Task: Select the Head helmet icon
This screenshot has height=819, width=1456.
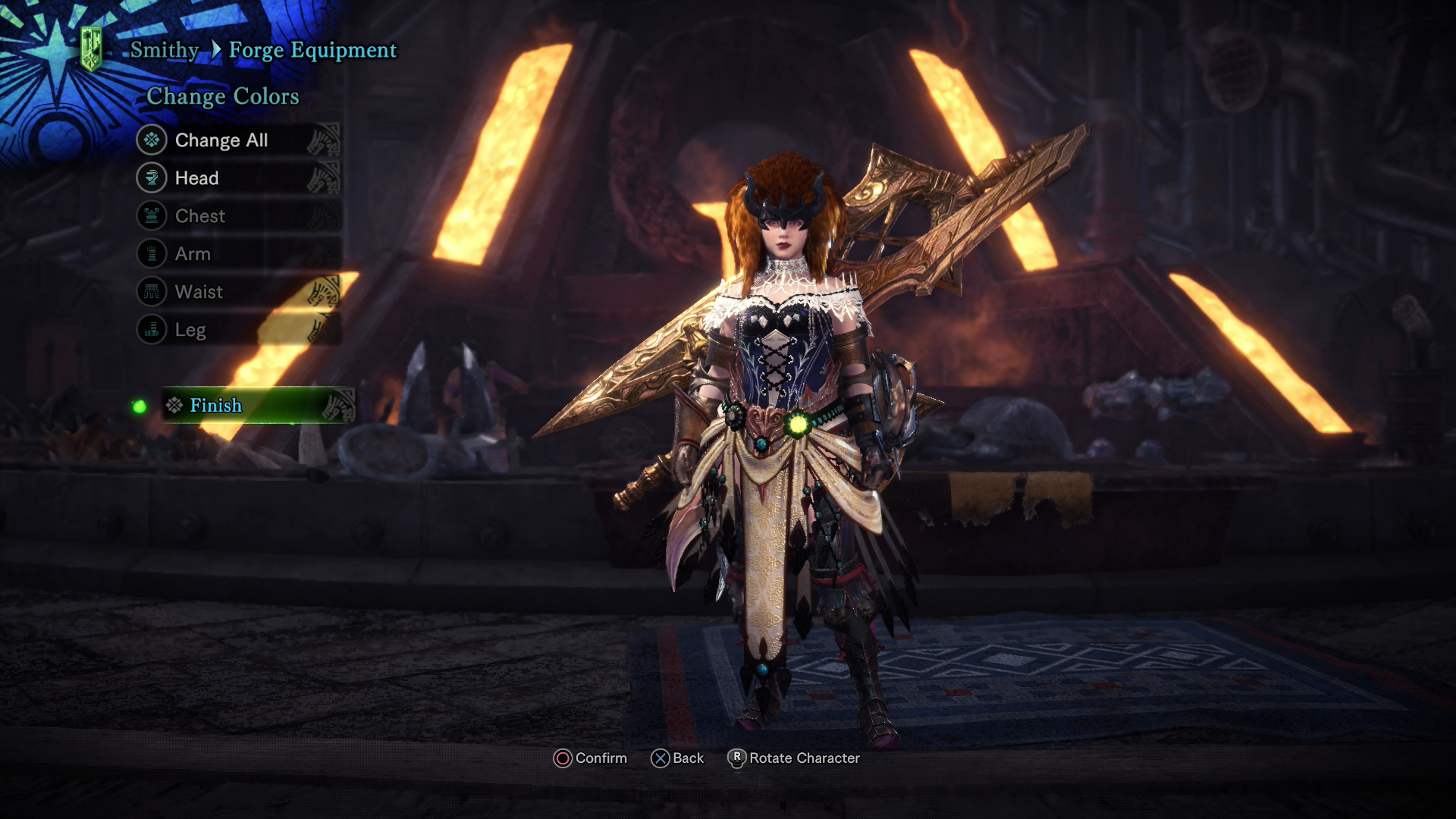Action: pyautogui.click(x=152, y=178)
